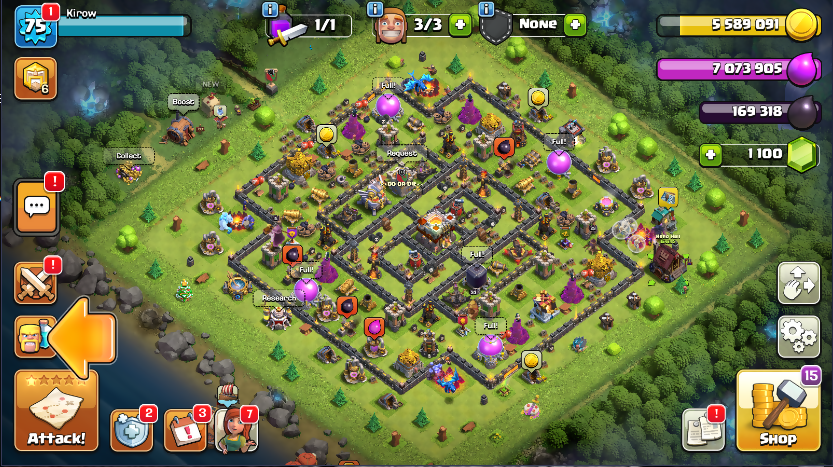Open the crossed swords battle menu
Image resolution: width=833 pixels, height=467 pixels.
[x=35, y=281]
